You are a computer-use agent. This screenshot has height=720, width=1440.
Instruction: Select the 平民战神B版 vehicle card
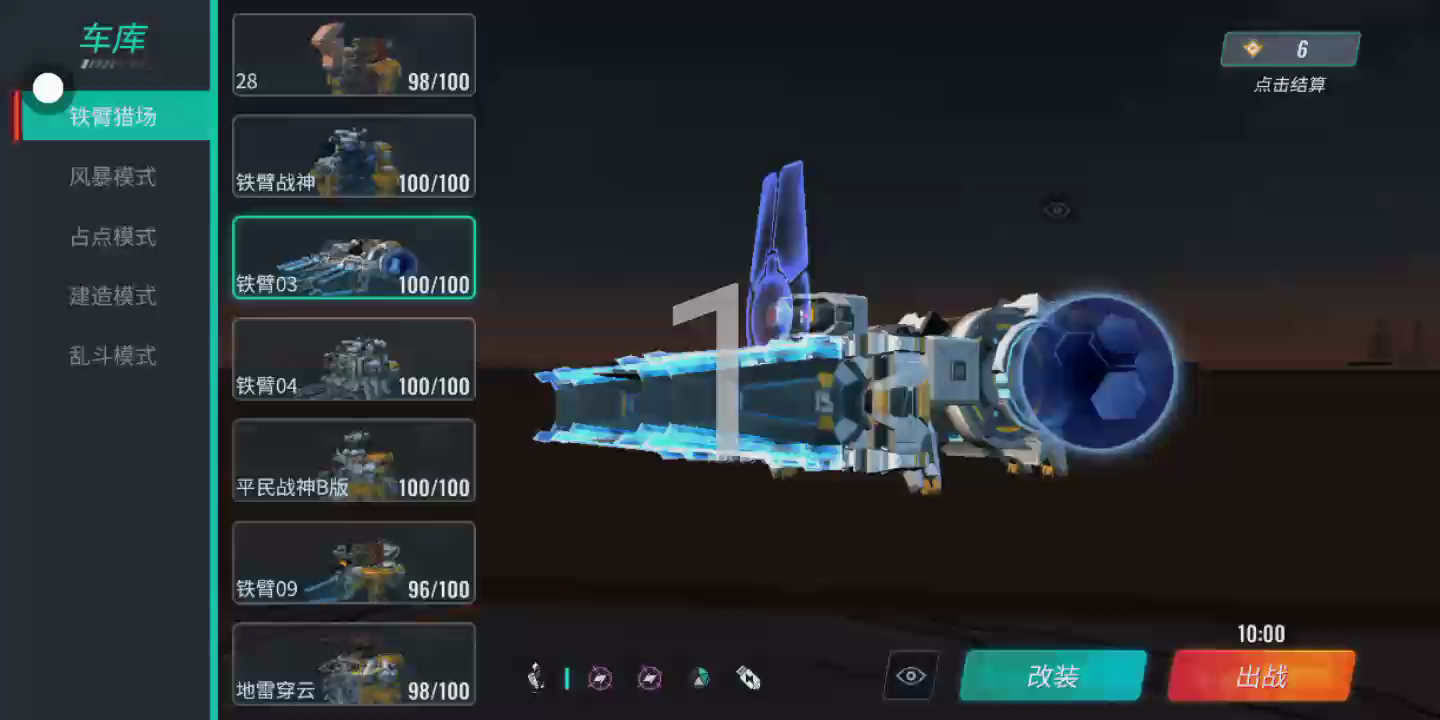(x=354, y=460)
